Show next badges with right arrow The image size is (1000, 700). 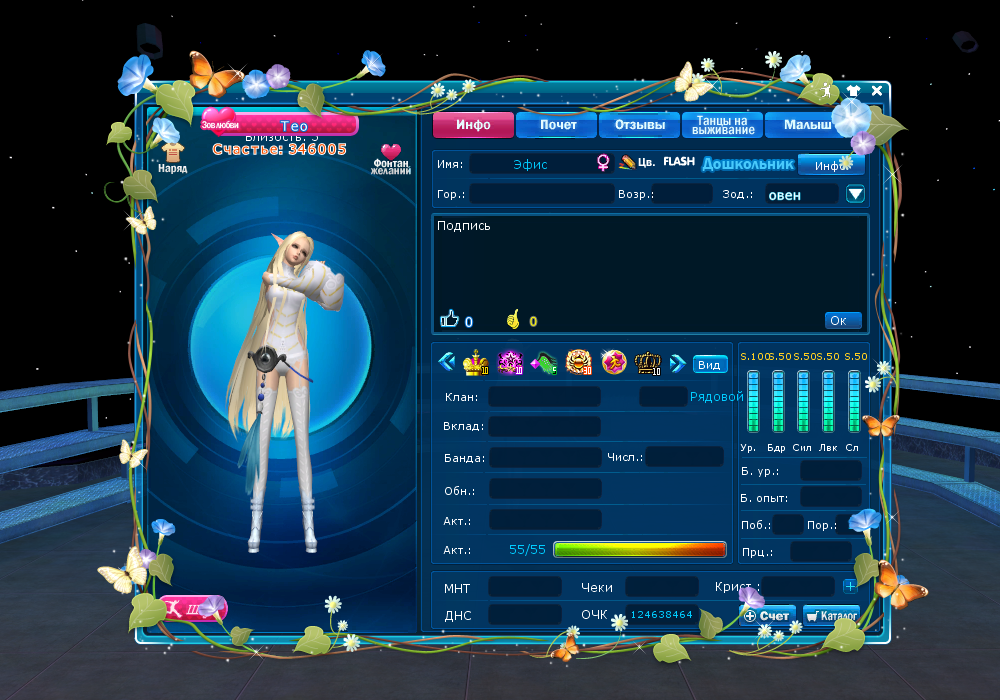[677, 362]
